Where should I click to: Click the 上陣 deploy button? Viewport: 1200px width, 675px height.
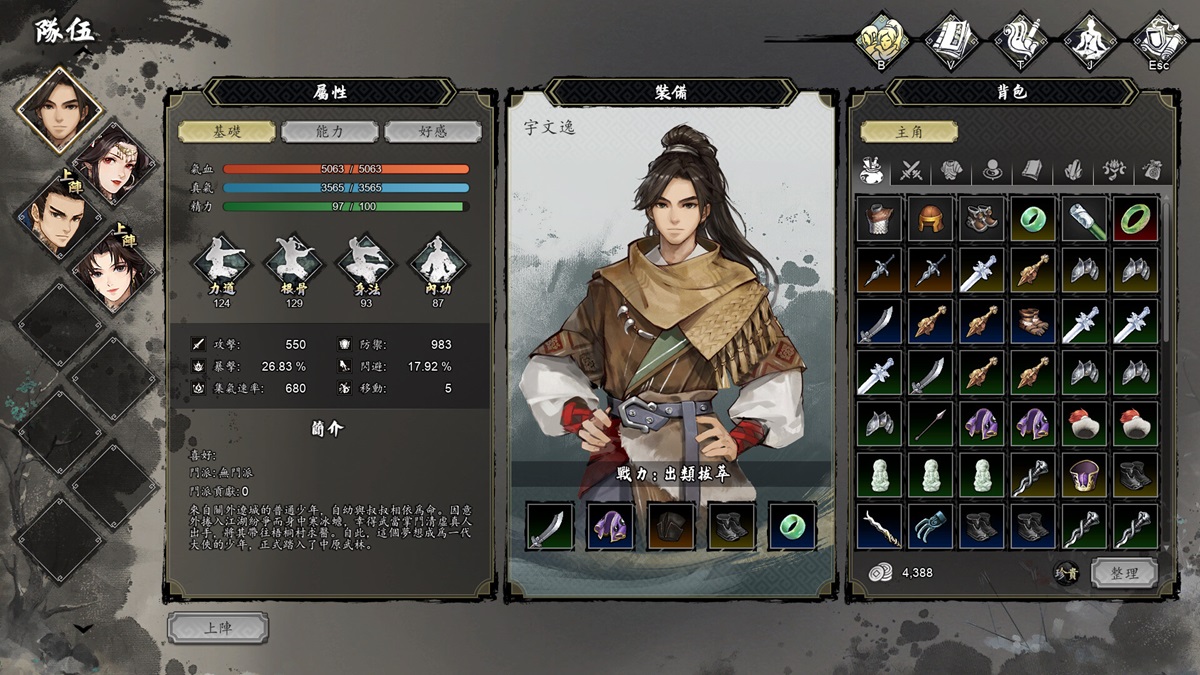[x=218, y=628]
